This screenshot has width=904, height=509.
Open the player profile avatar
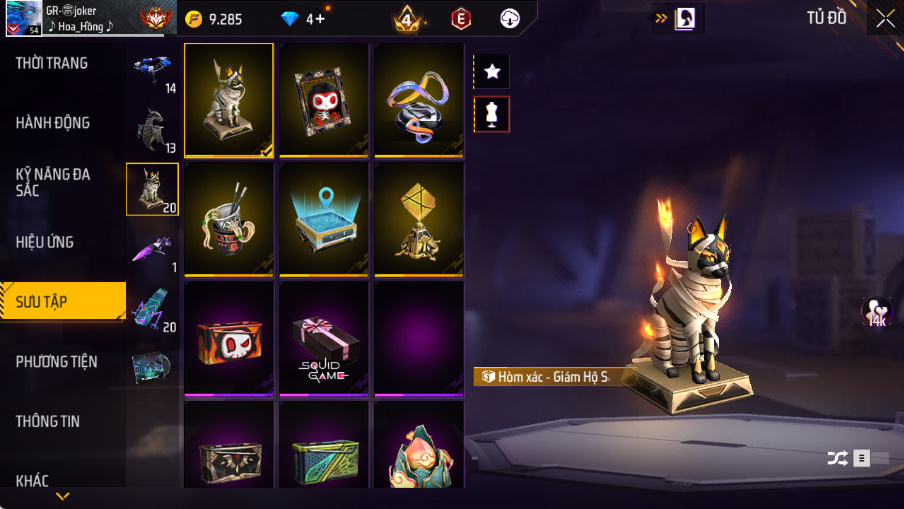click(x=23, y=17)
